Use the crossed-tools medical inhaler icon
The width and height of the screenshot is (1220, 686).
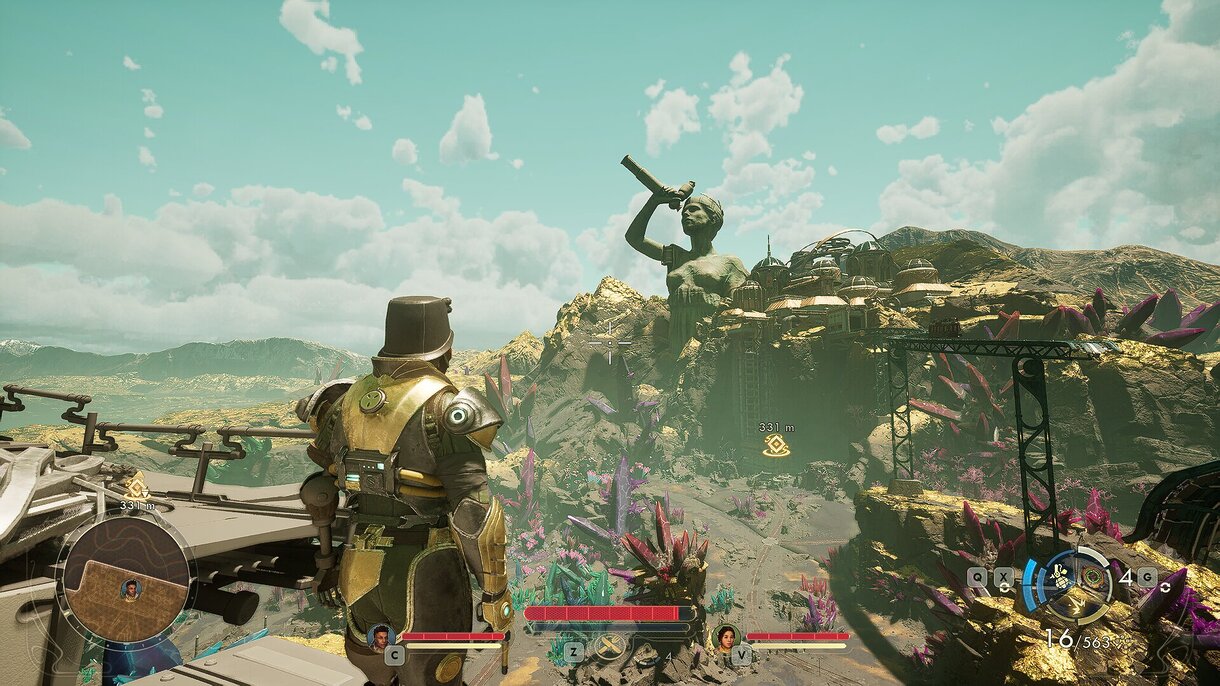point(607,648)
